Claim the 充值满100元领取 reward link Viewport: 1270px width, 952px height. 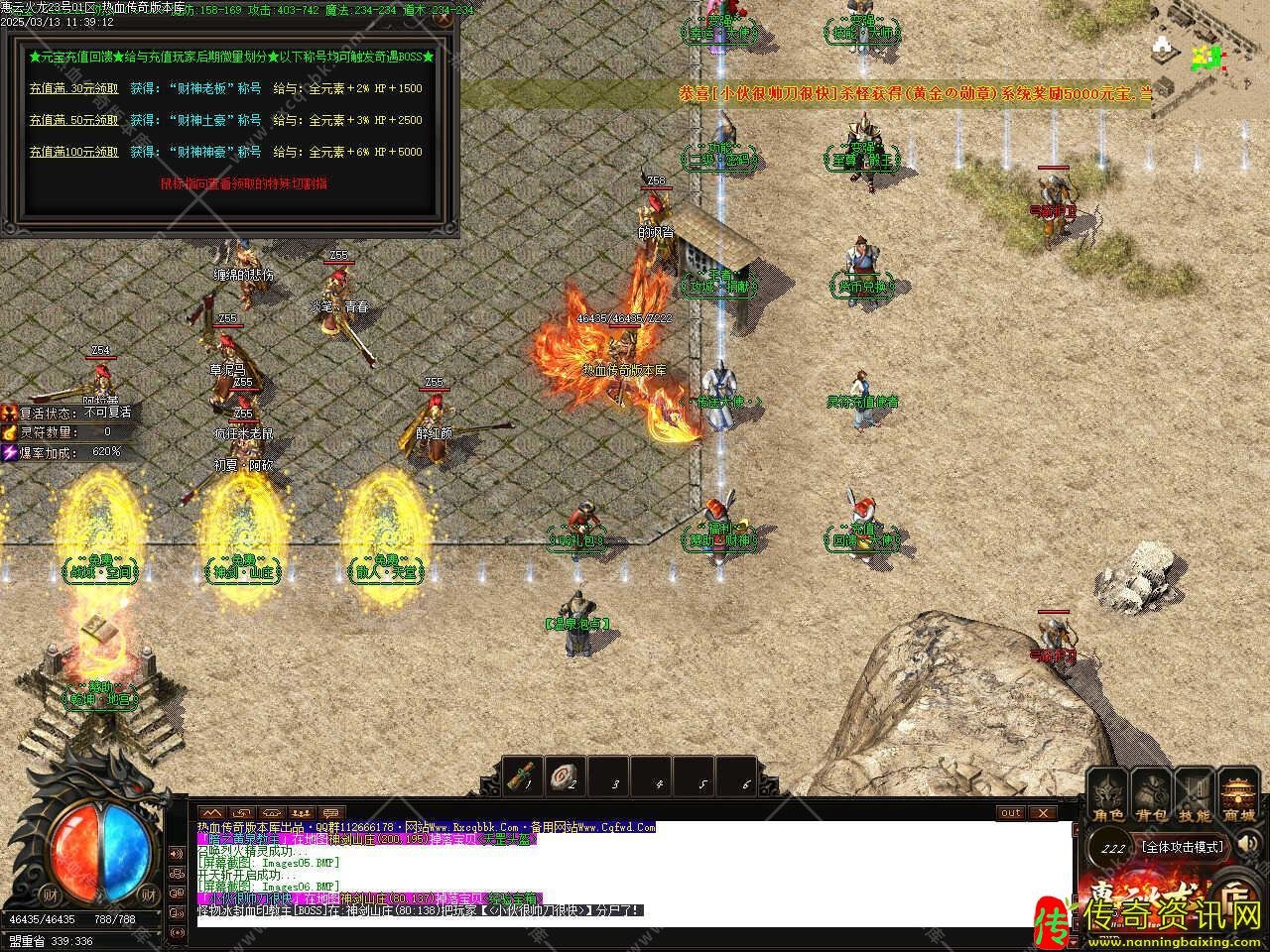tap(73, 152)
